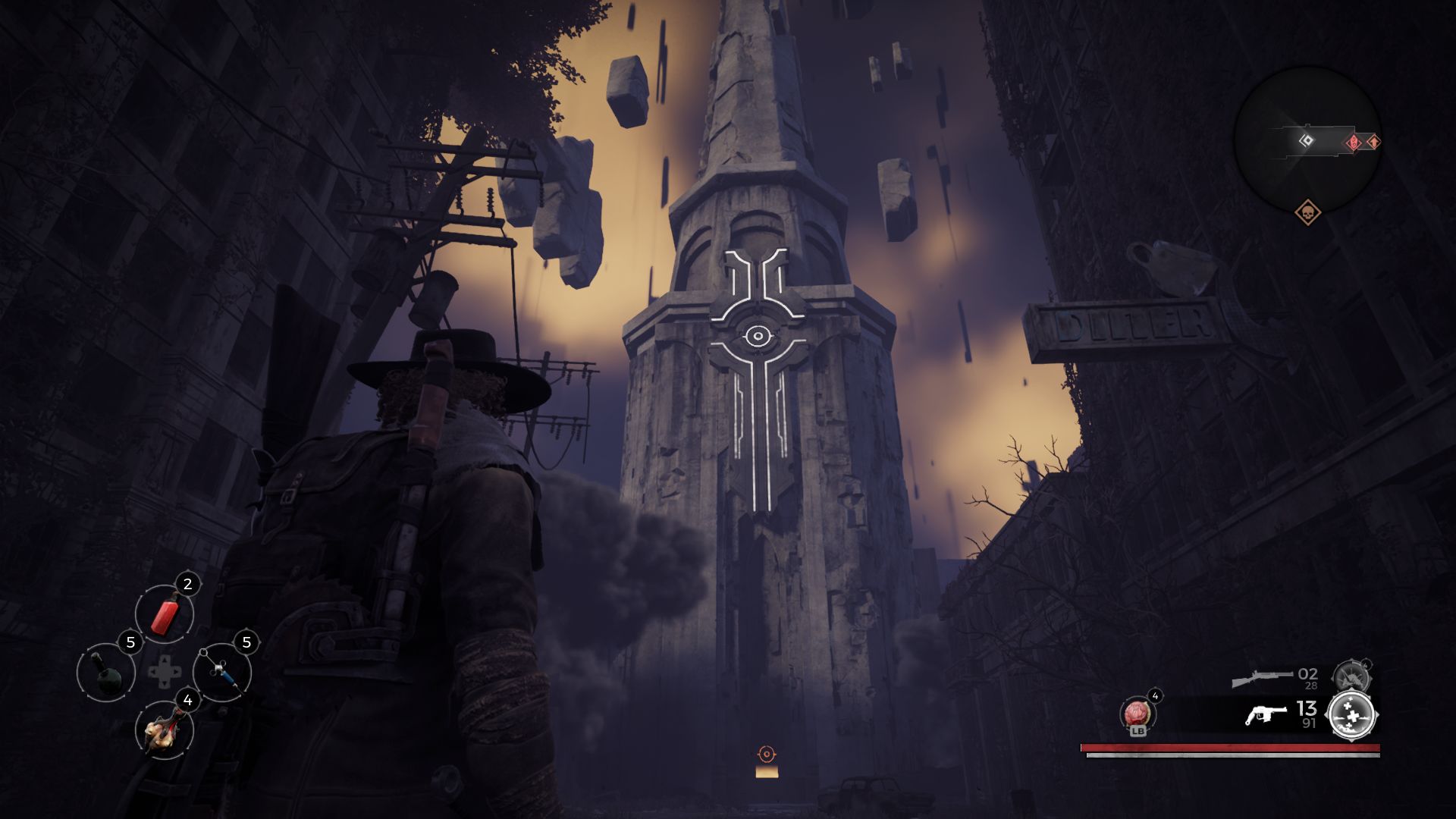This screenshot has height=819, width=1456.
Task: Select the clawed heart consumable slot
Action: (x=165, y=731)
